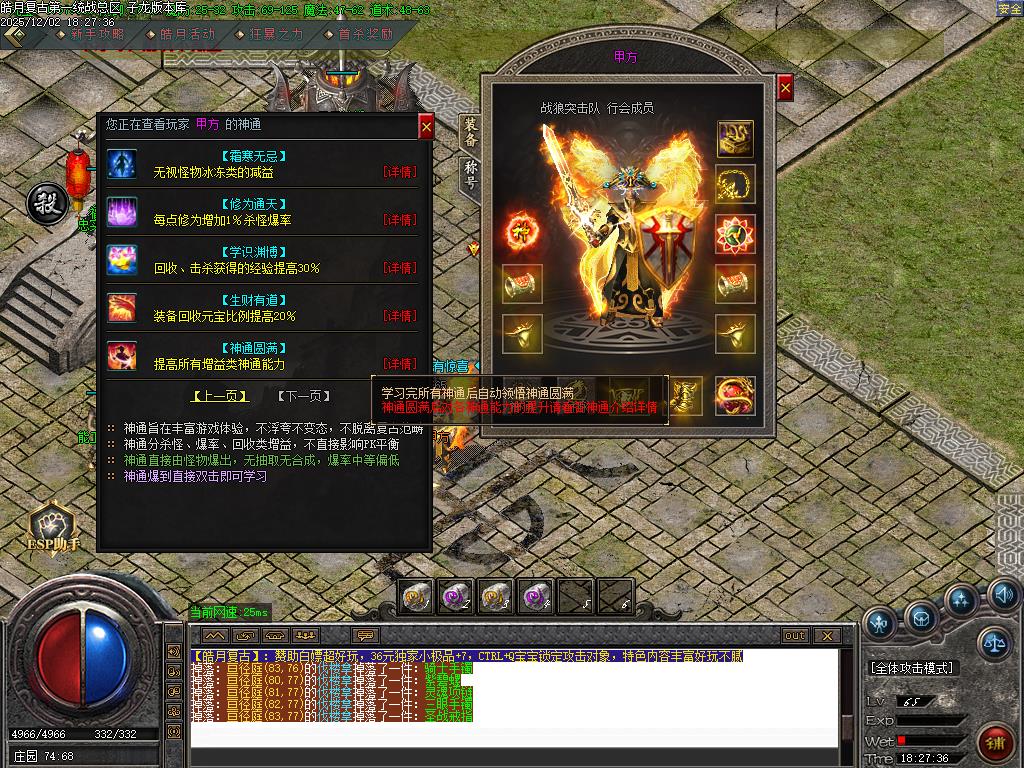Toggle the sound speaker button

point(1003,597)
